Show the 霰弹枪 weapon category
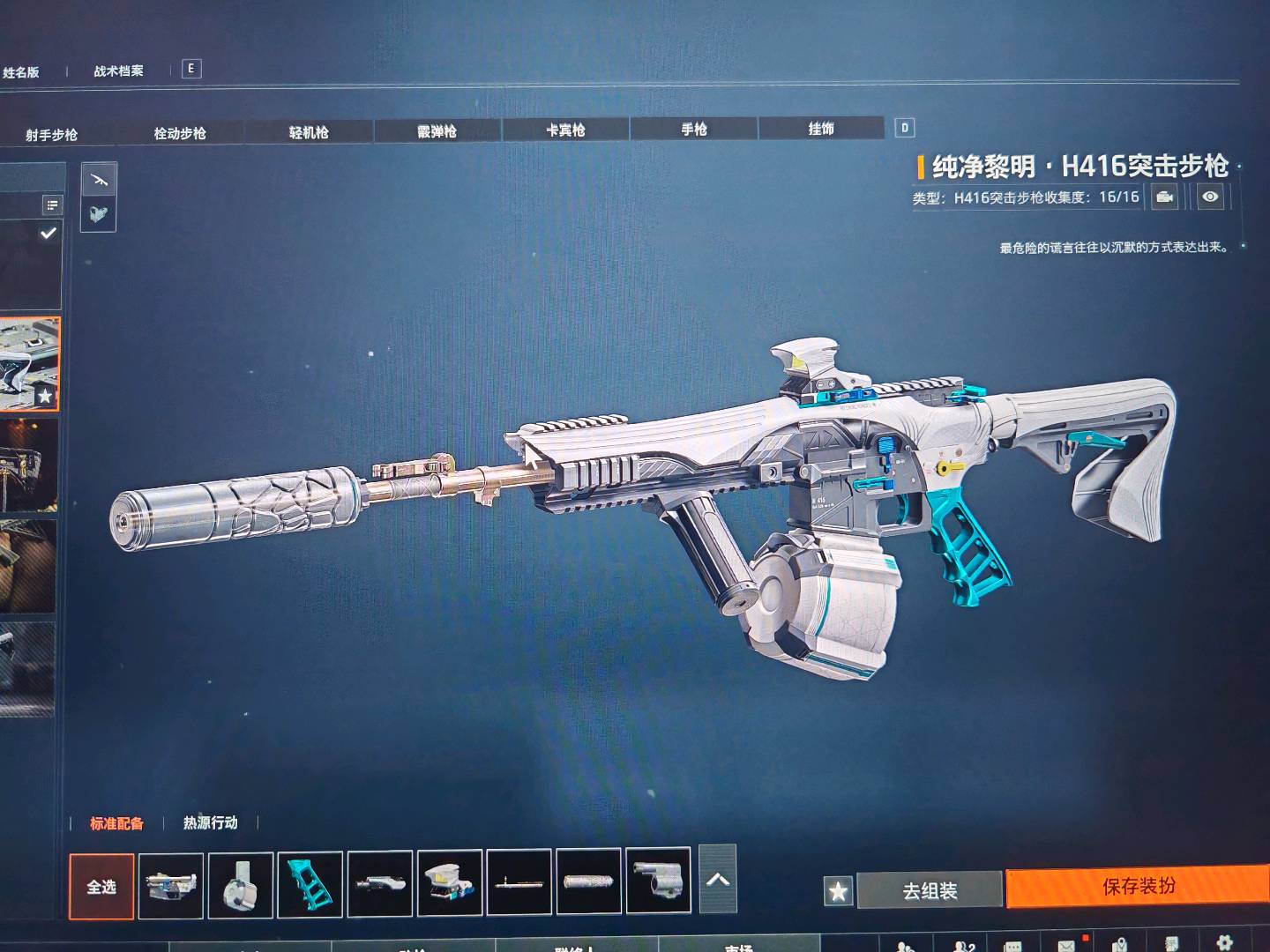 tap(437, 131)
